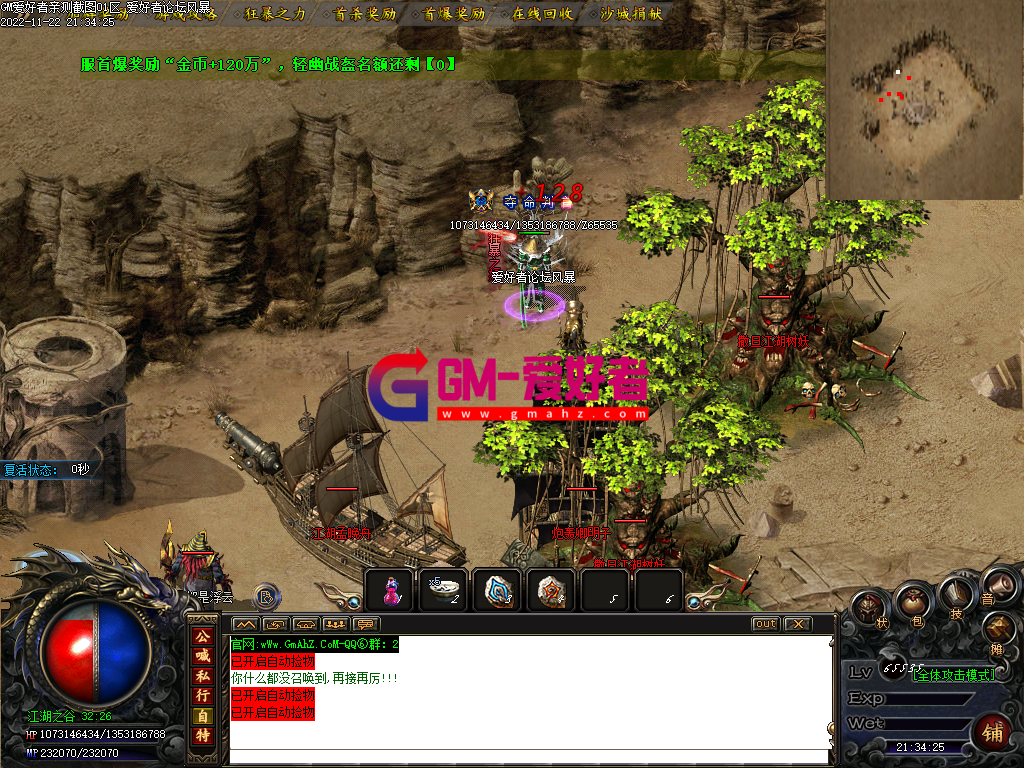Choose the 行 guild chat channel
Viewport: 1024px width, 768px height.
click(x=203, y=696)
